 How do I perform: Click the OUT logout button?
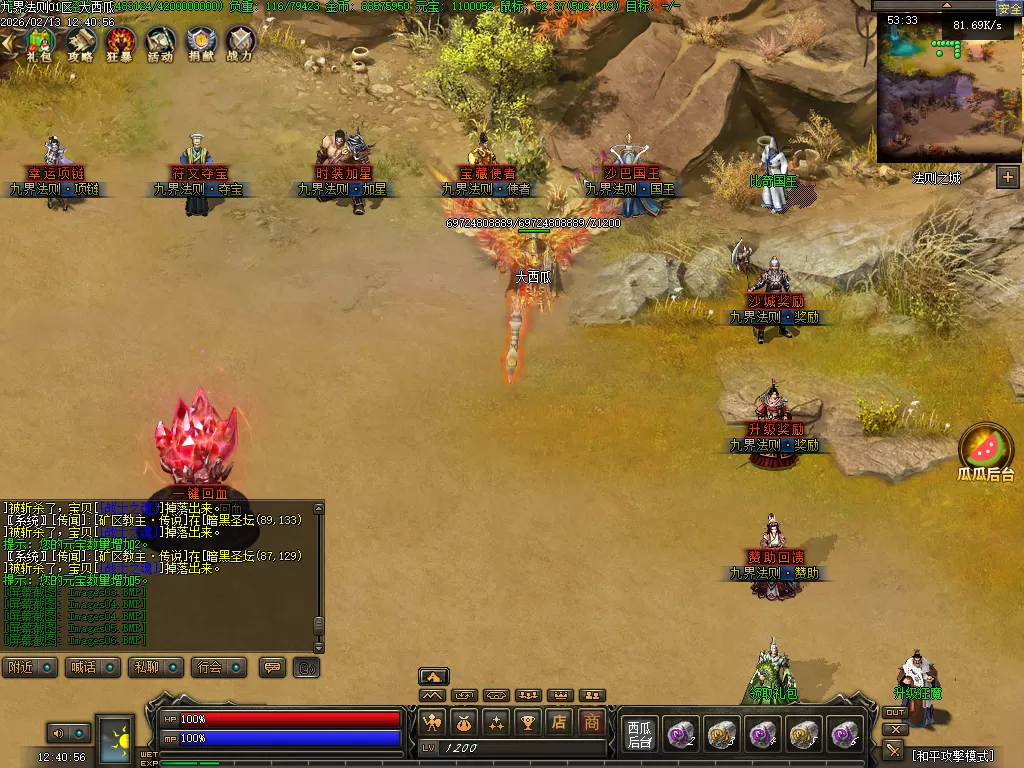[895, 712]
